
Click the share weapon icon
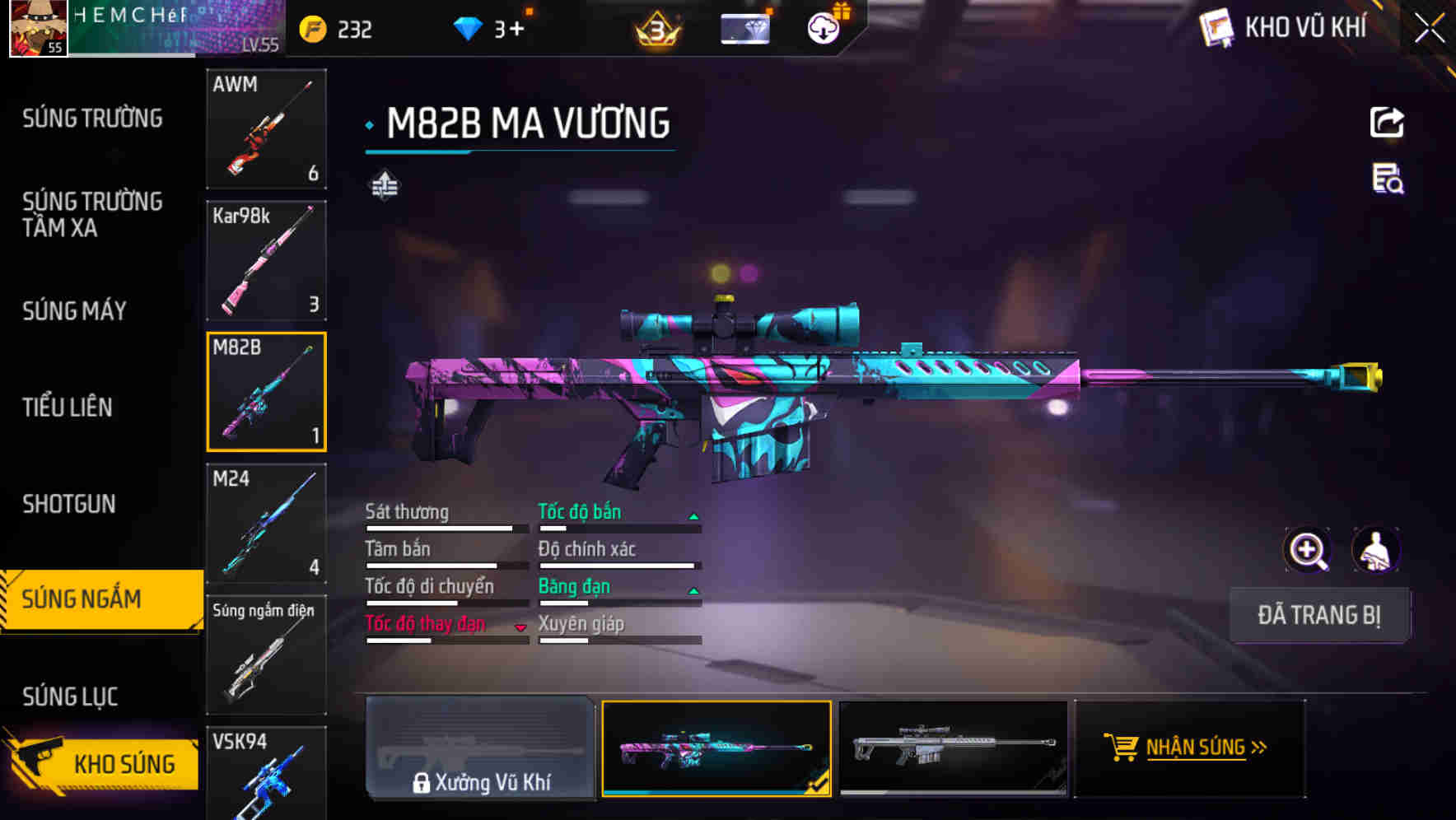[1388, 122]
